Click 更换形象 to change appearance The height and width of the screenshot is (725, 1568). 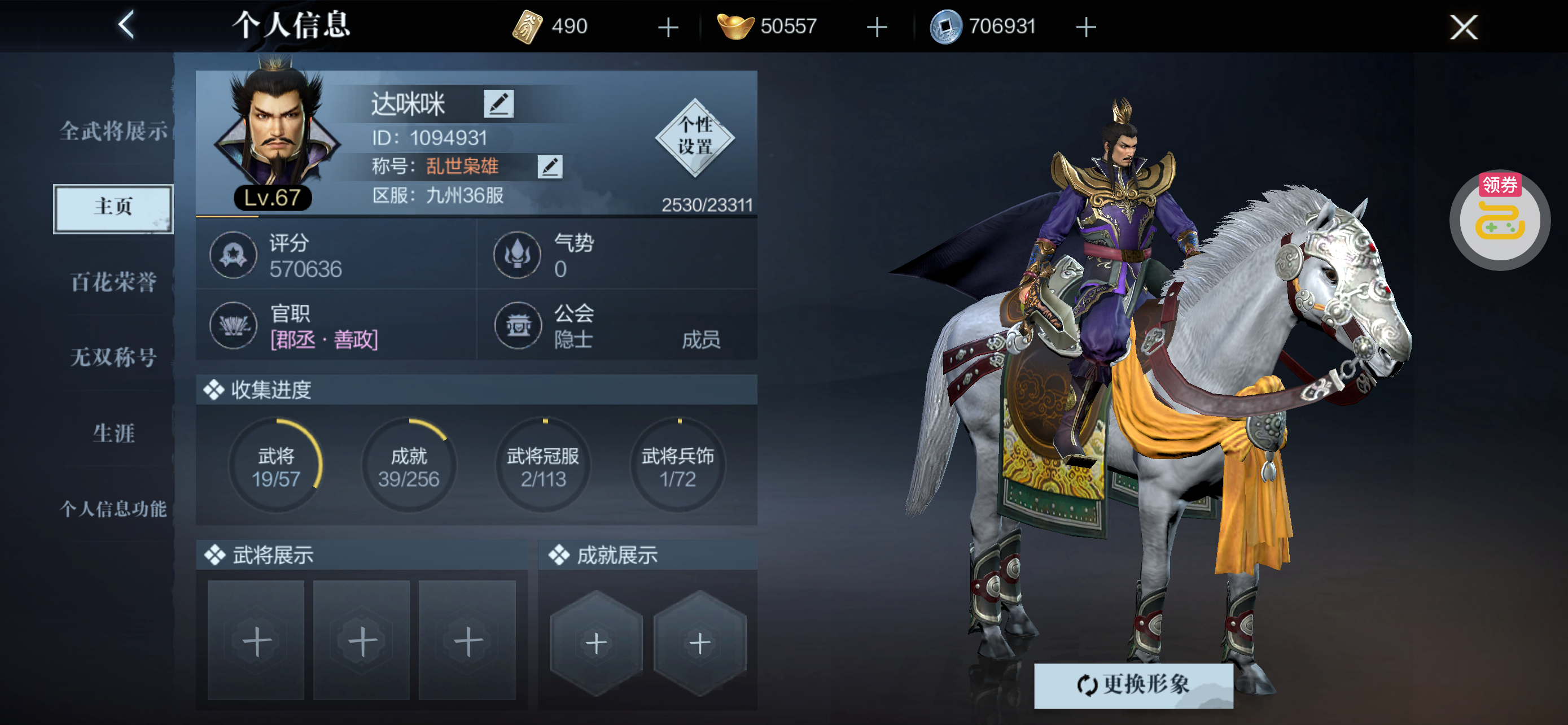(1133, 685)
